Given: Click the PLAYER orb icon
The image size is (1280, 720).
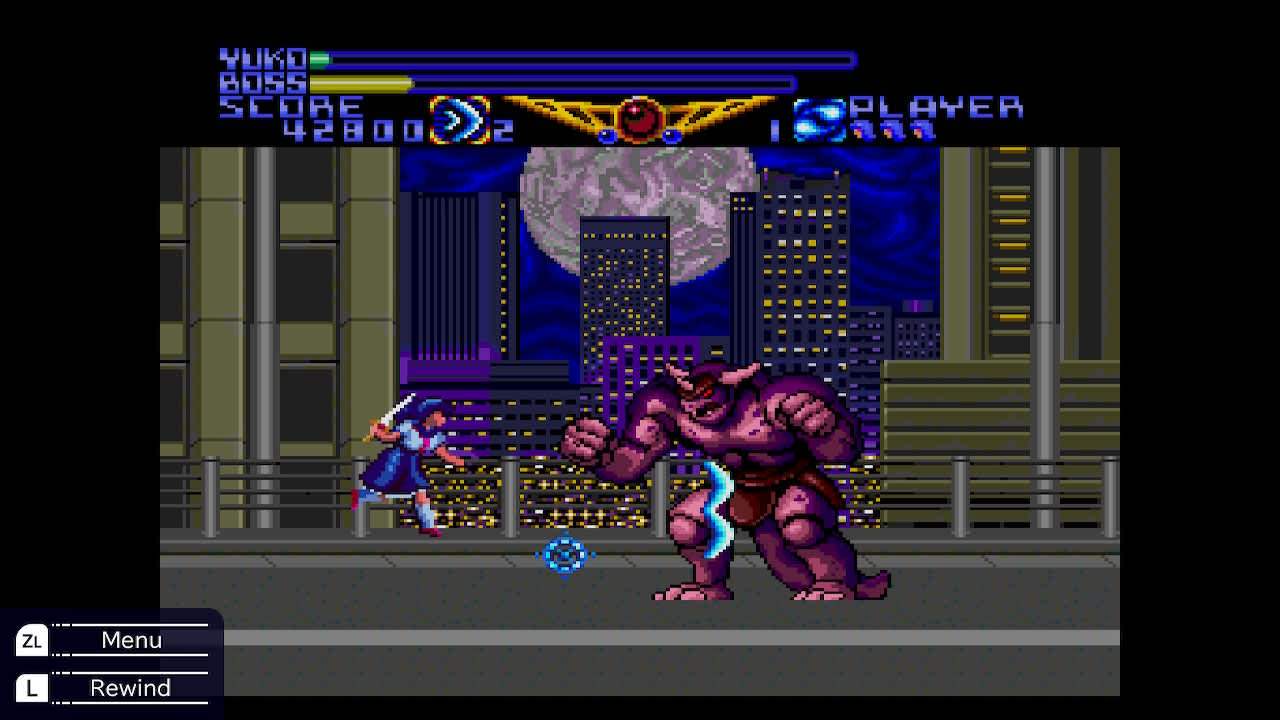Looking at the screenshot, I should [818, 120].
